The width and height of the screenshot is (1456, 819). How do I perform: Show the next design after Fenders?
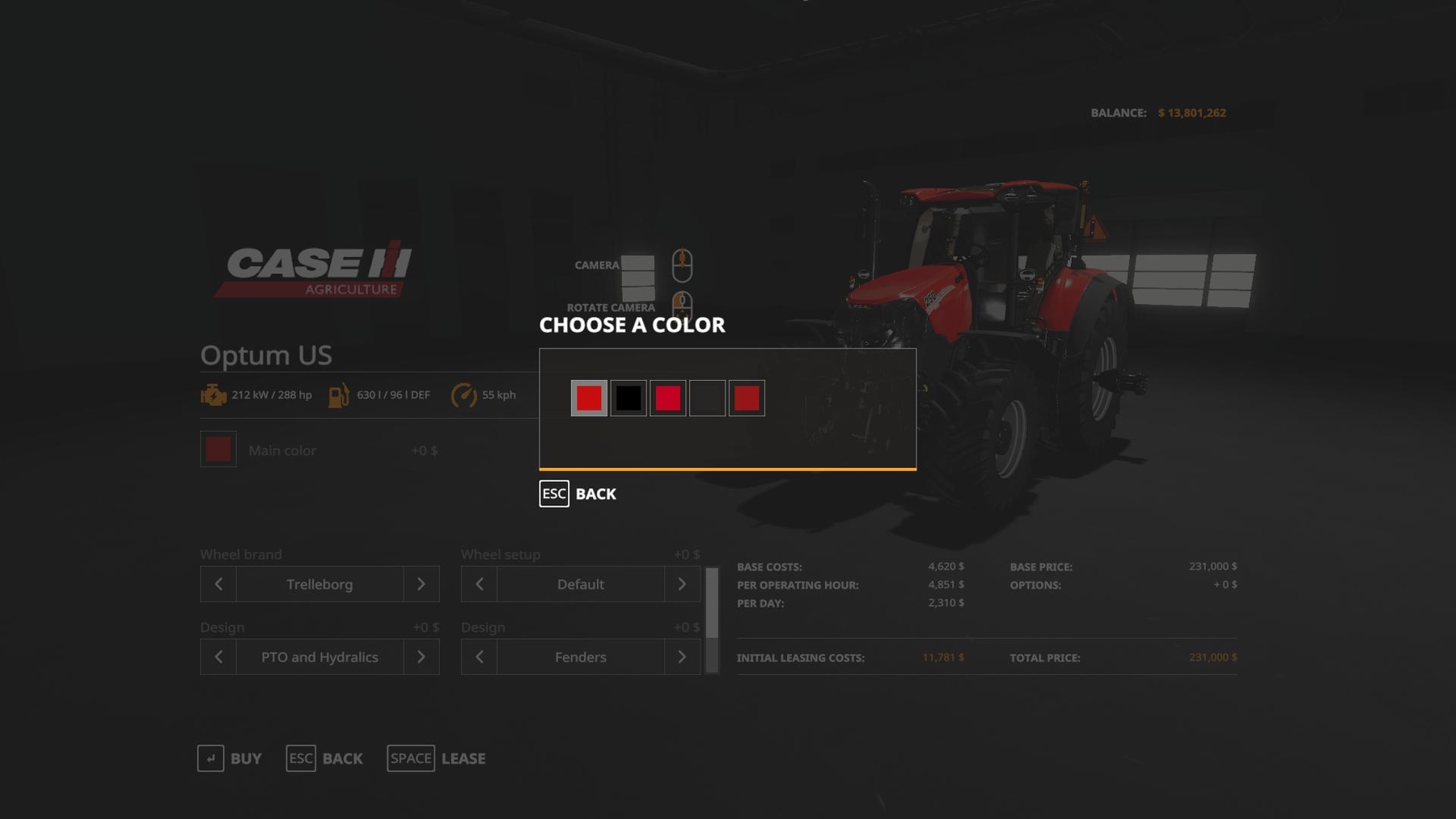tap(682, 656)
